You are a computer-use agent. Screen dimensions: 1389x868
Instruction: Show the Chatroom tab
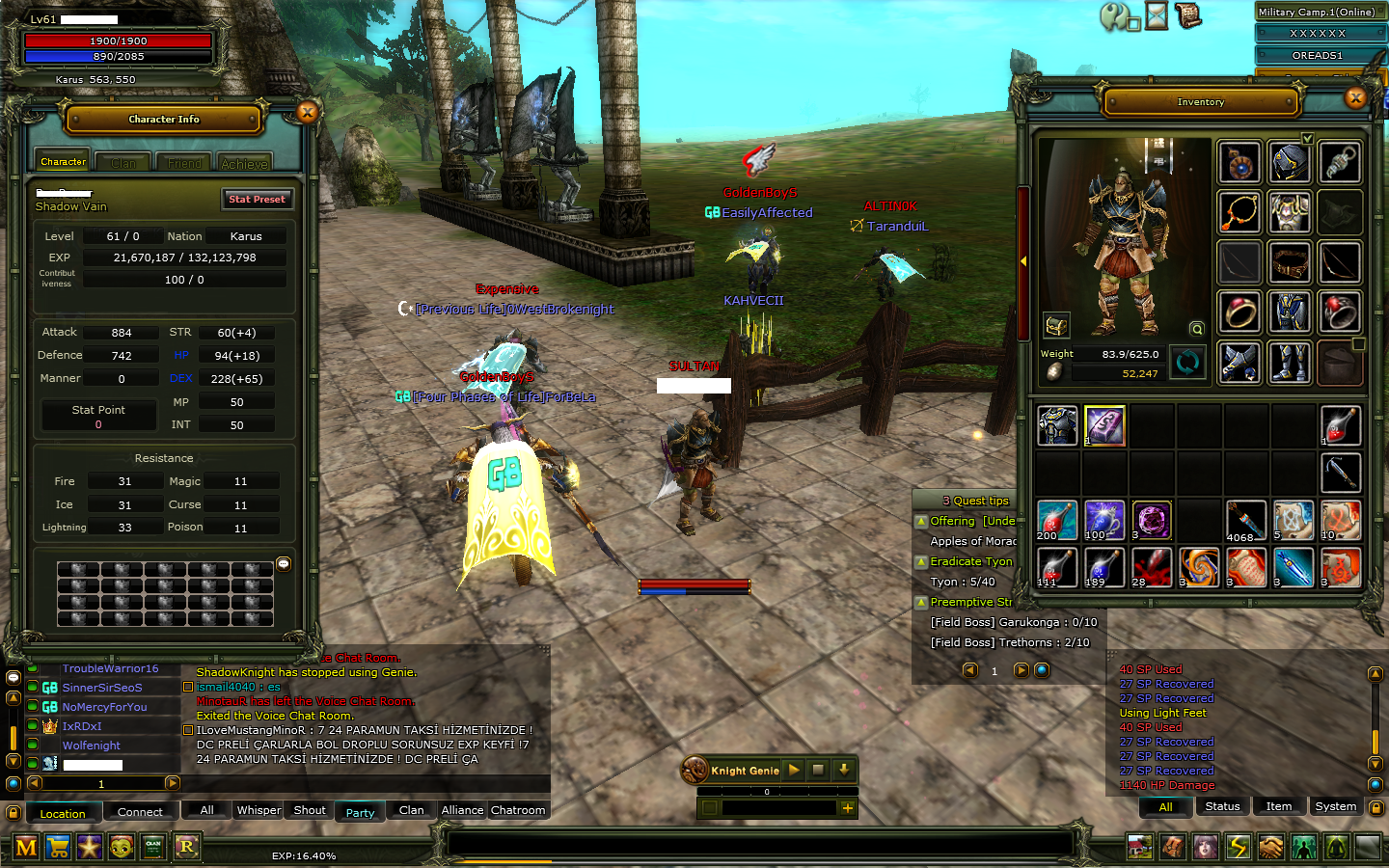click(518, 810)
